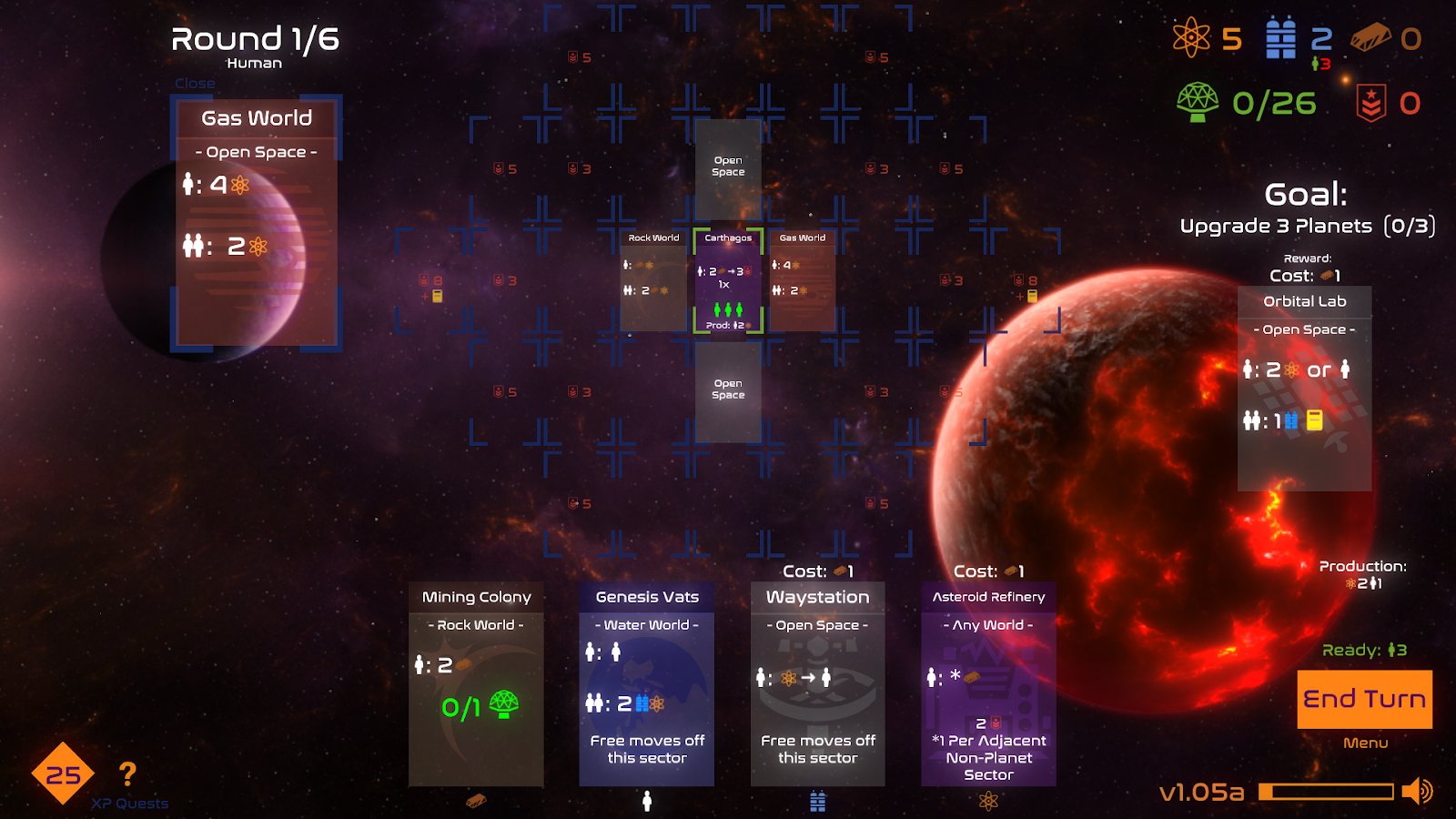Screen dimensions: 1456x819
Task: Click the orange 25 XP diamond badge
Action: pyautogui.click(x=63, y=774)
